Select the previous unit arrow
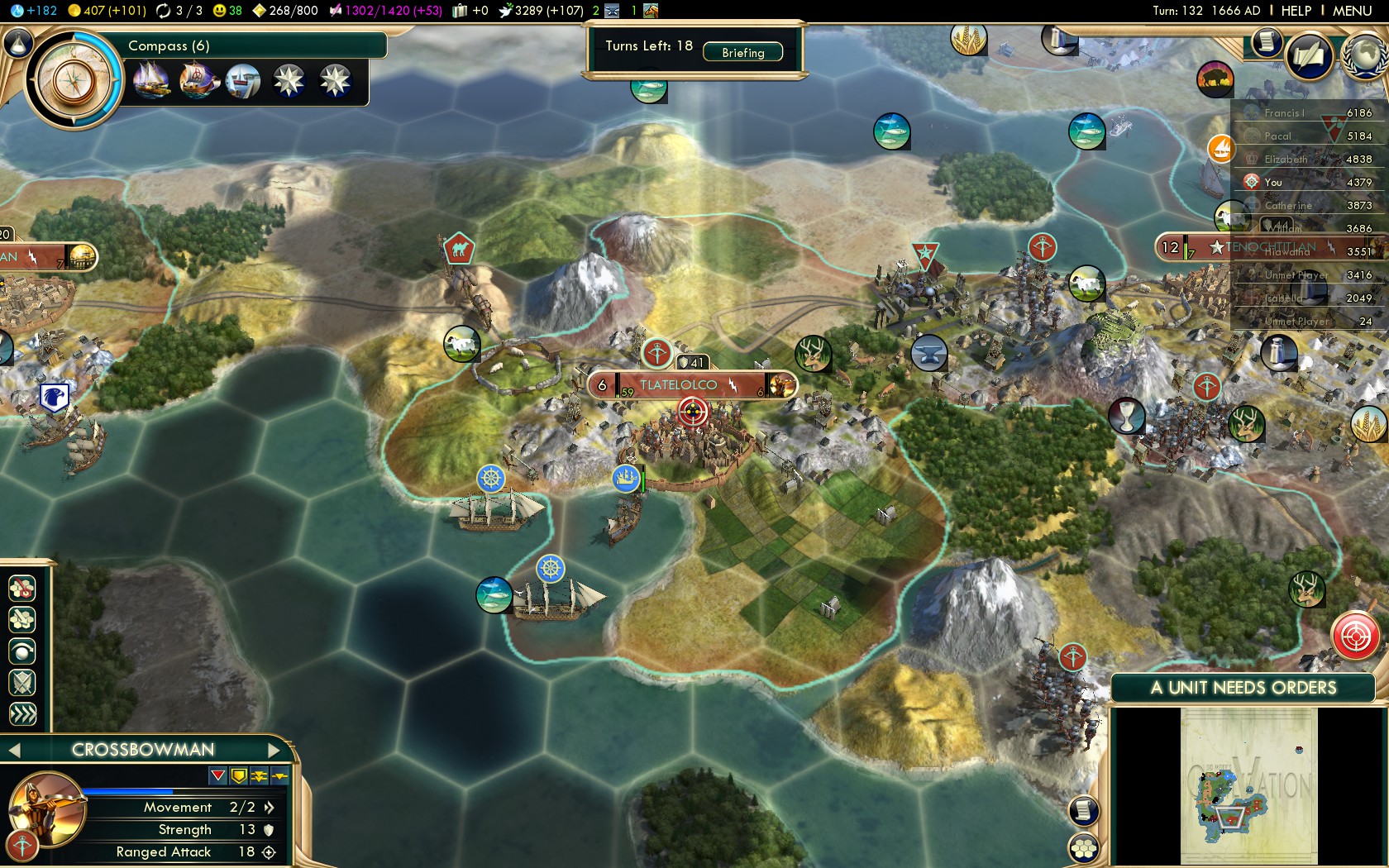This screenshot has width=1389, height=868. click(14, 750)
